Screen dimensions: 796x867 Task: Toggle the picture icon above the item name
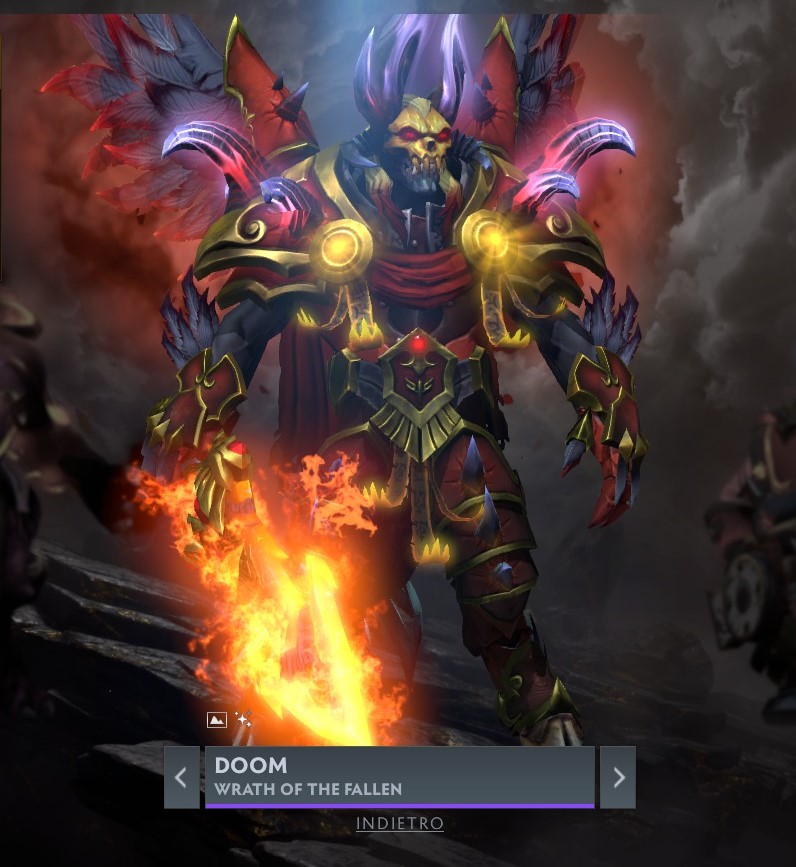point(217,720)
